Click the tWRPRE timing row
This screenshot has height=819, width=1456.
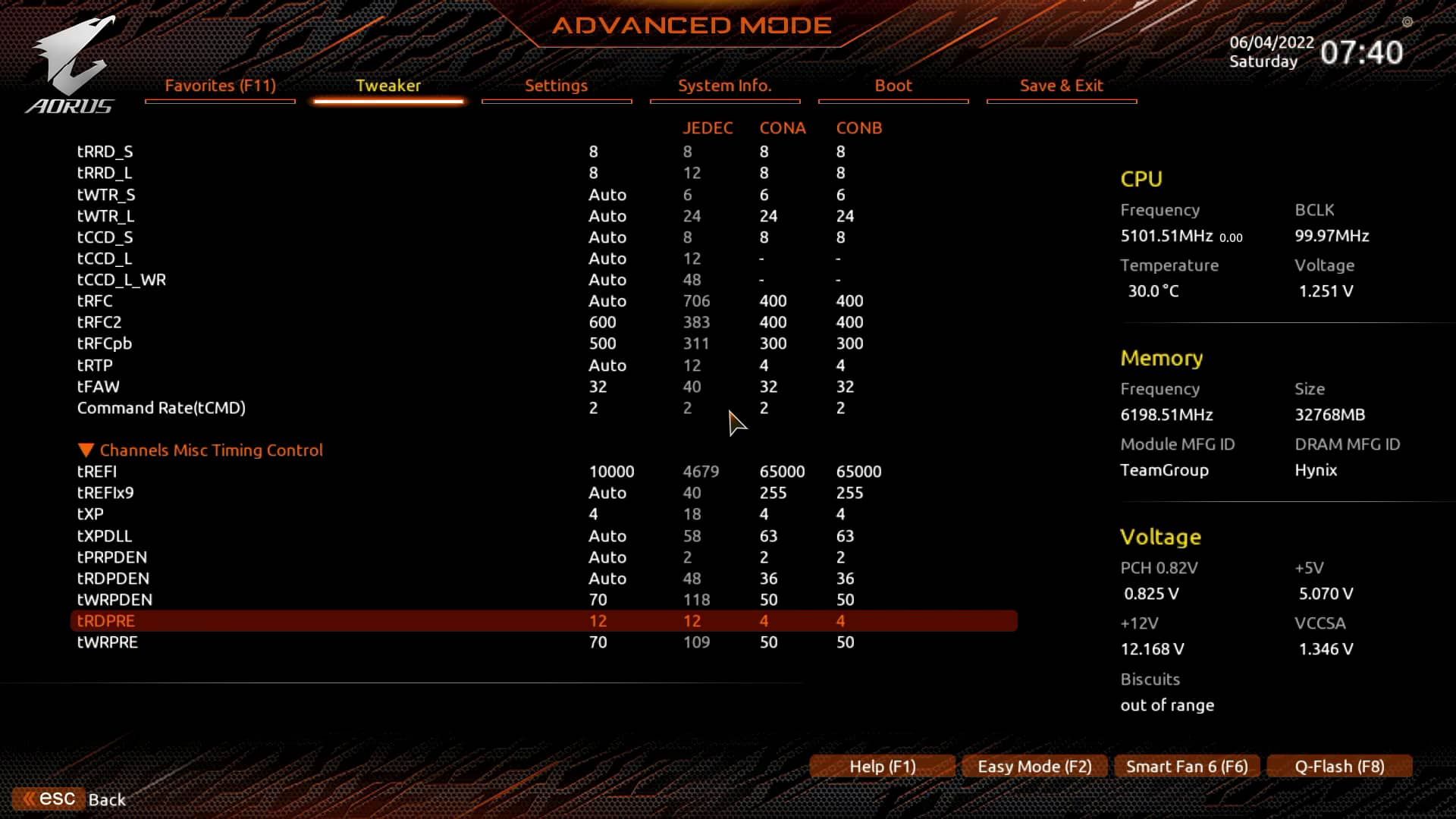click(303, 642)
